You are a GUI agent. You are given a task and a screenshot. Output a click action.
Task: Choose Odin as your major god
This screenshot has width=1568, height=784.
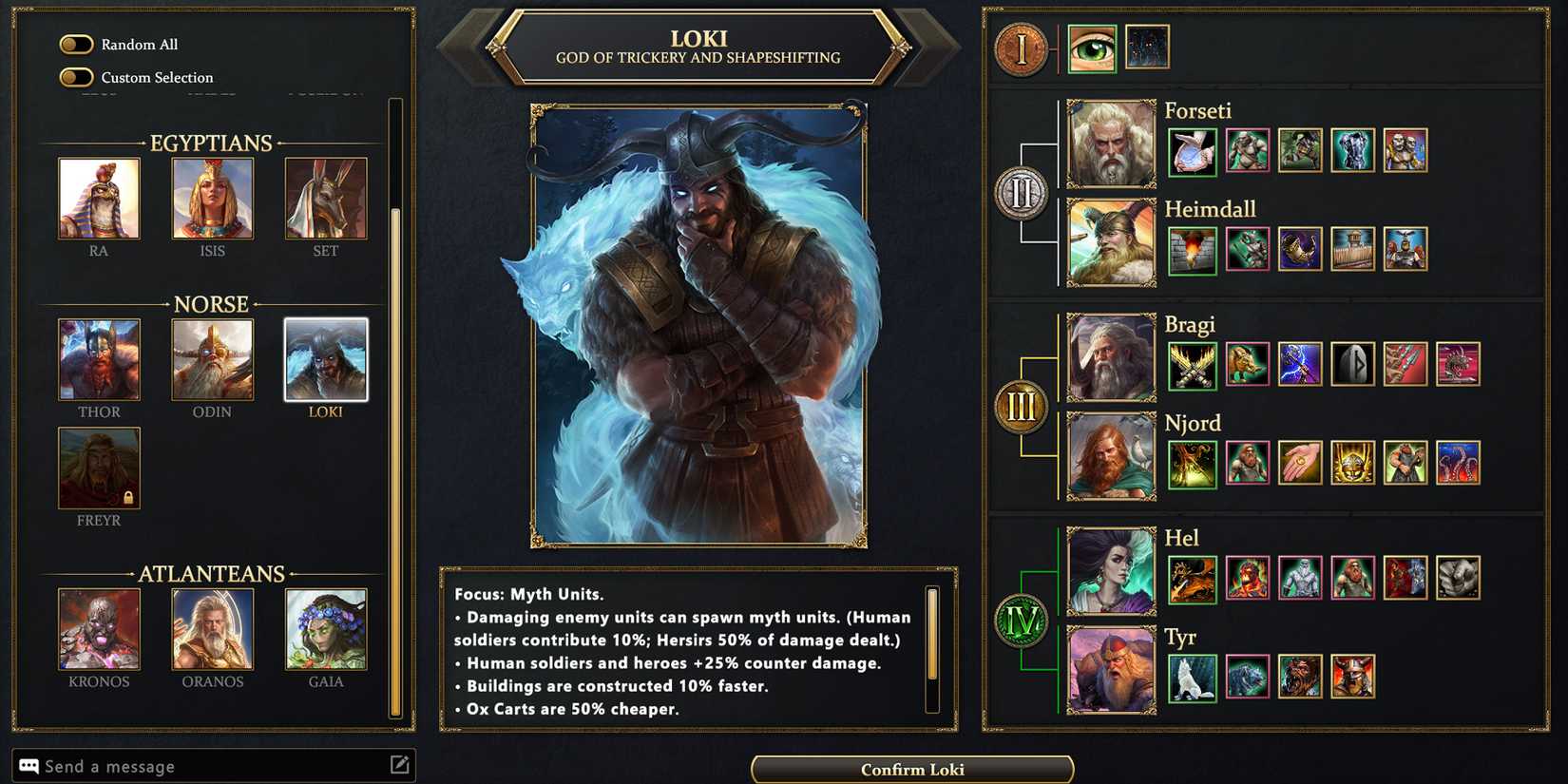click(212, 360)
